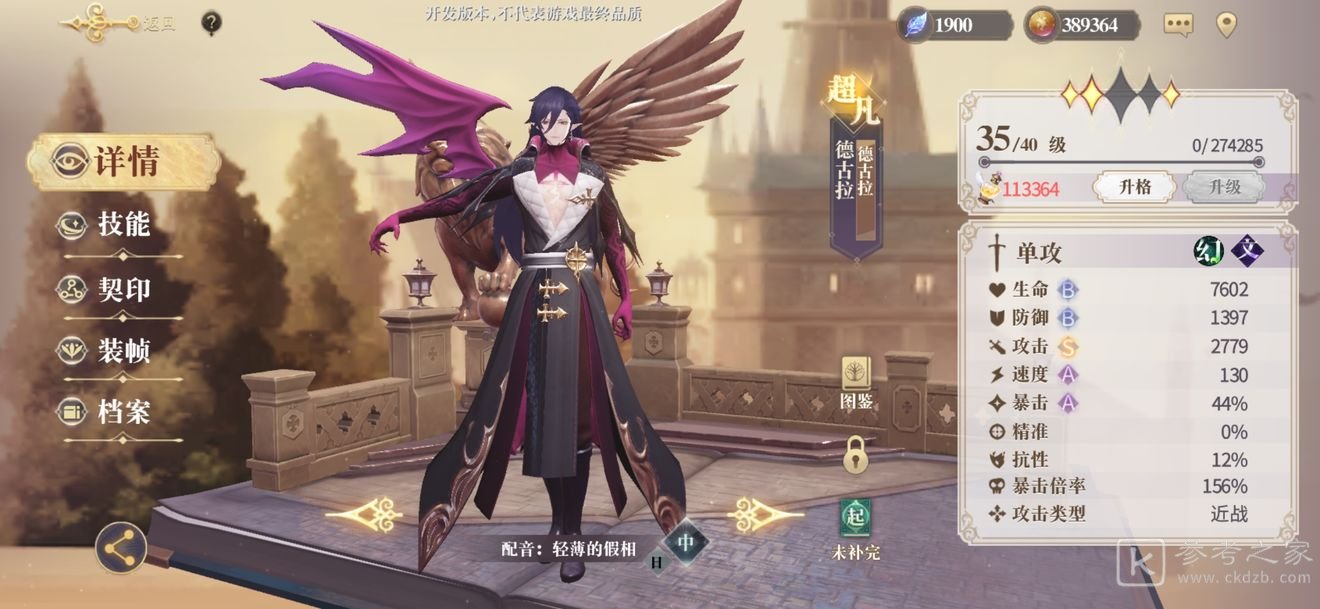The width and height of the screenshot is (1320, 609).
Task: Open the map location pin icon
Action: point(1227,25)
